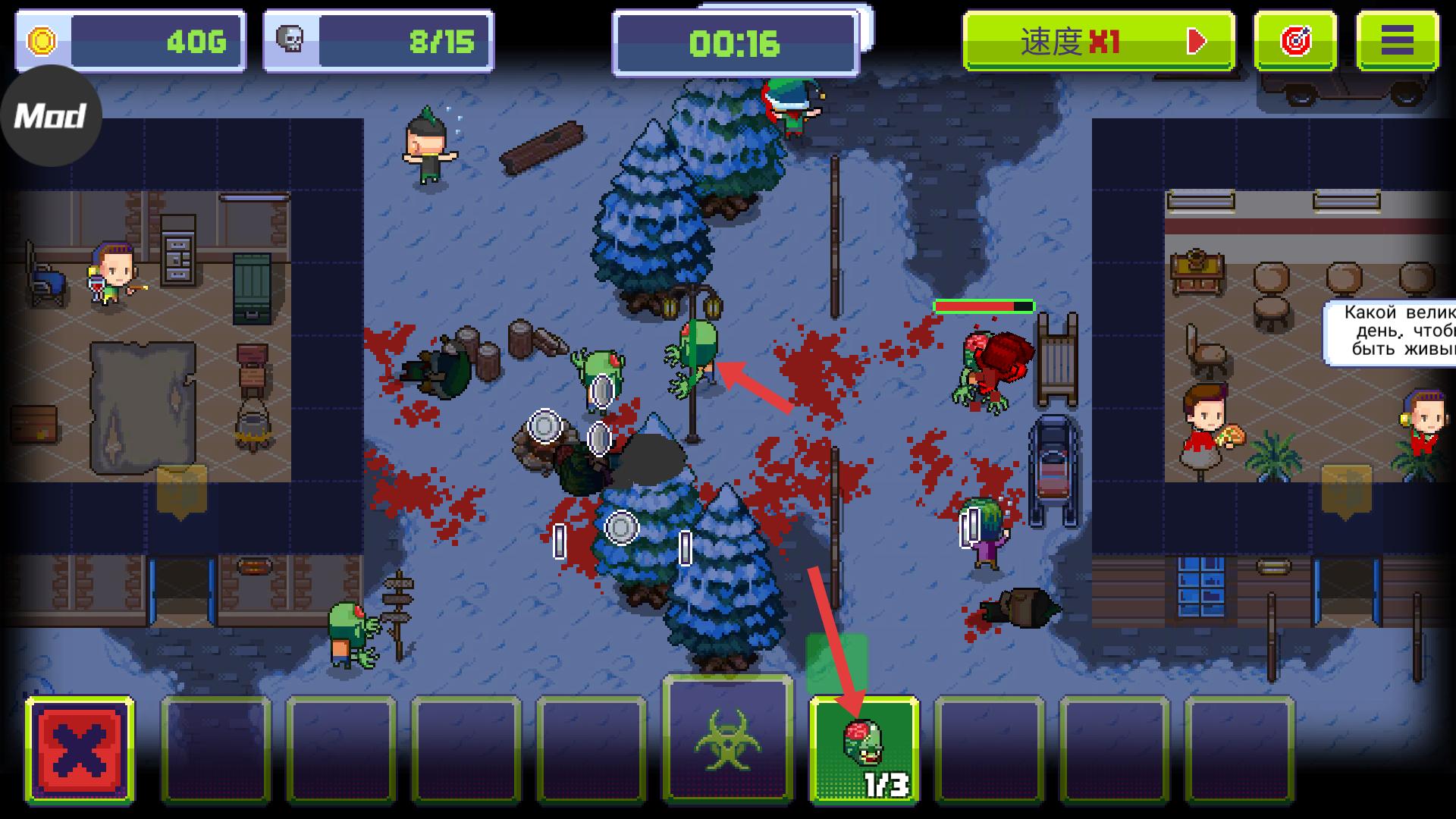Open the hamburger menu
1456x819 pixels.
pos(1397,41)
